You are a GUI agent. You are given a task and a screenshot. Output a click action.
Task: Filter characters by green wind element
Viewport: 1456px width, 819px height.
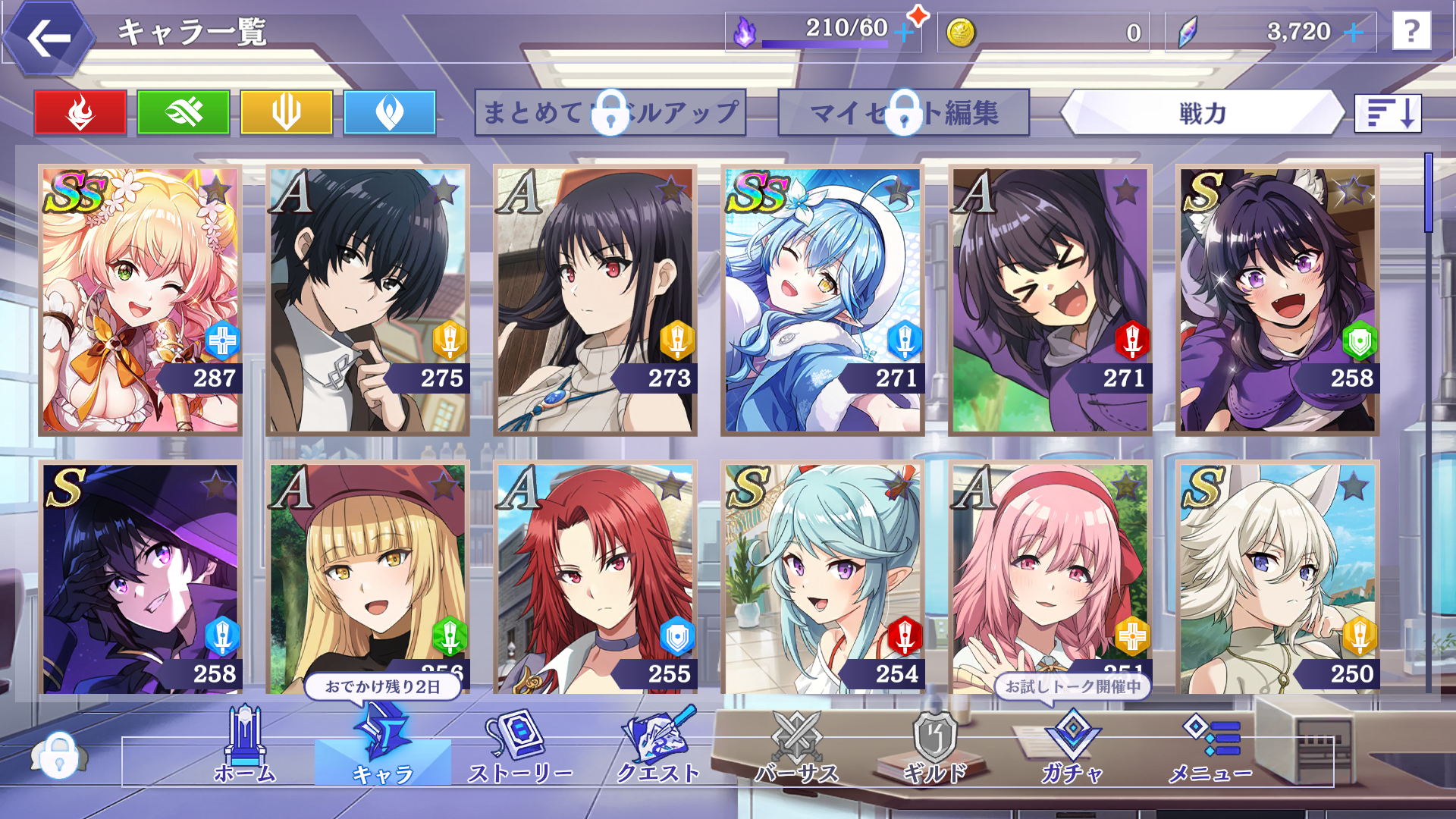(184, 113)
